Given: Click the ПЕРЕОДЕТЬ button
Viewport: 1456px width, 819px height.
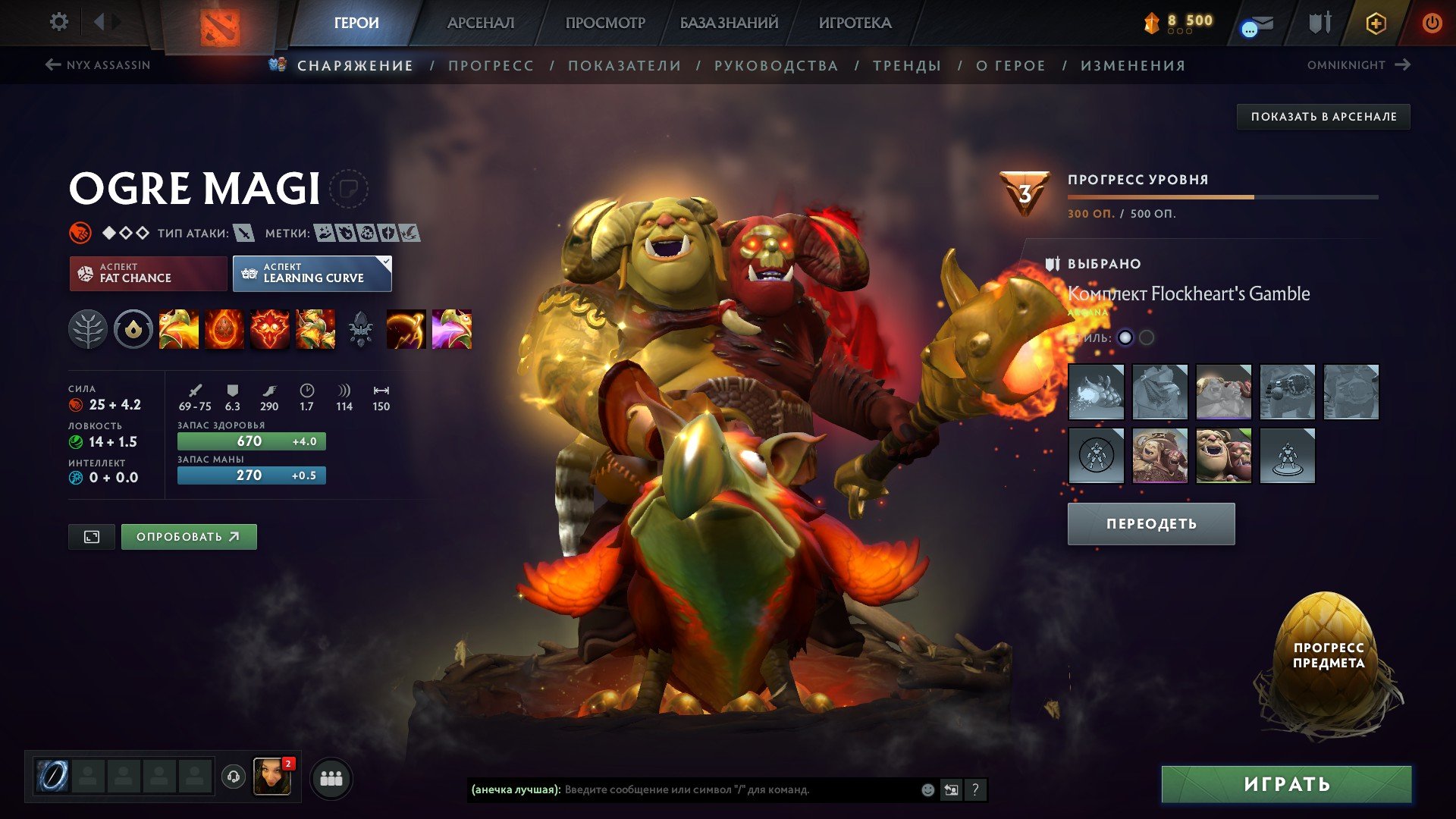Looking at the screenshot, I should [1150, 523].
